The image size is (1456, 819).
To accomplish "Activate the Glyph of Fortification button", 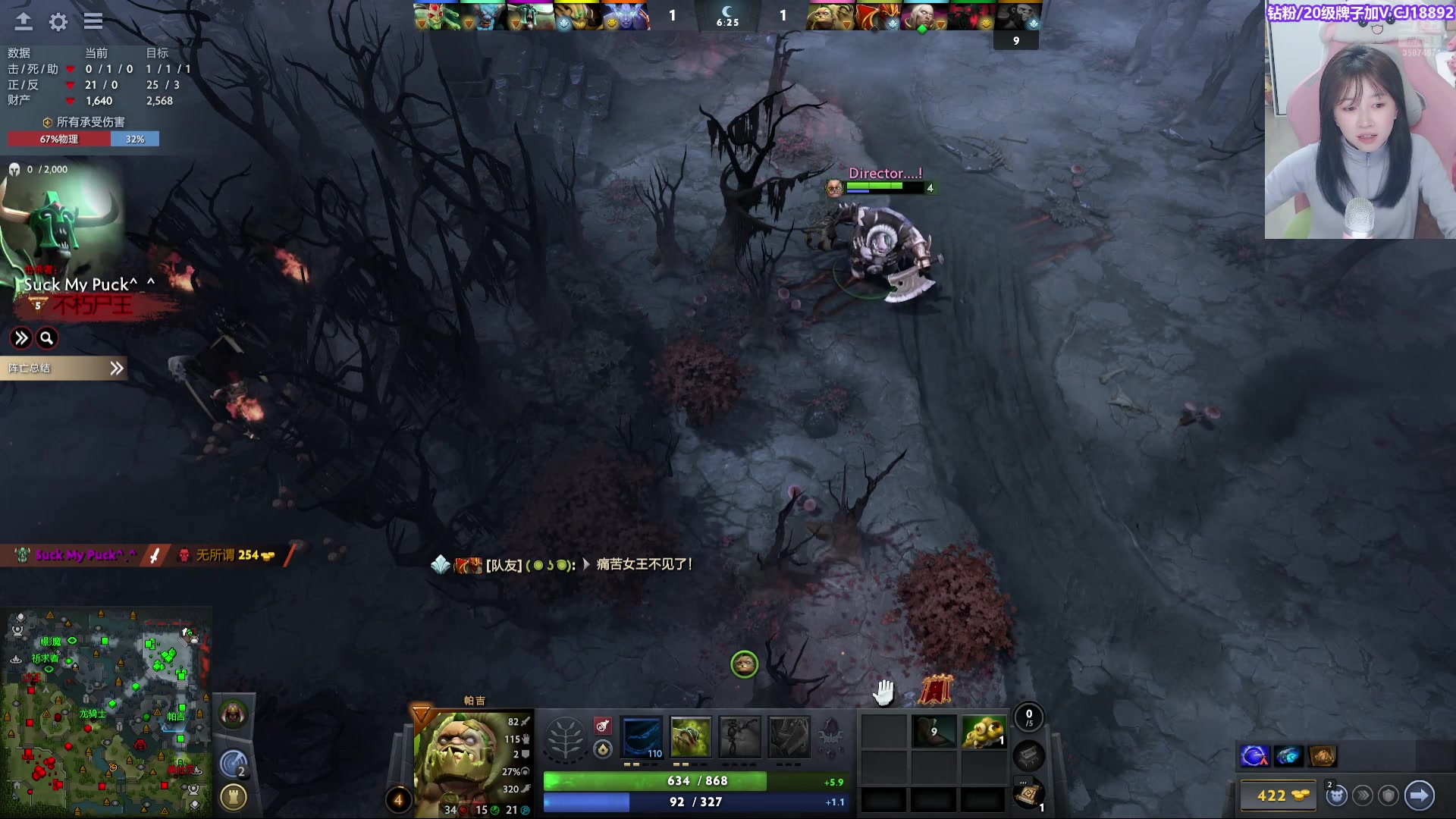I will point(234,797).
